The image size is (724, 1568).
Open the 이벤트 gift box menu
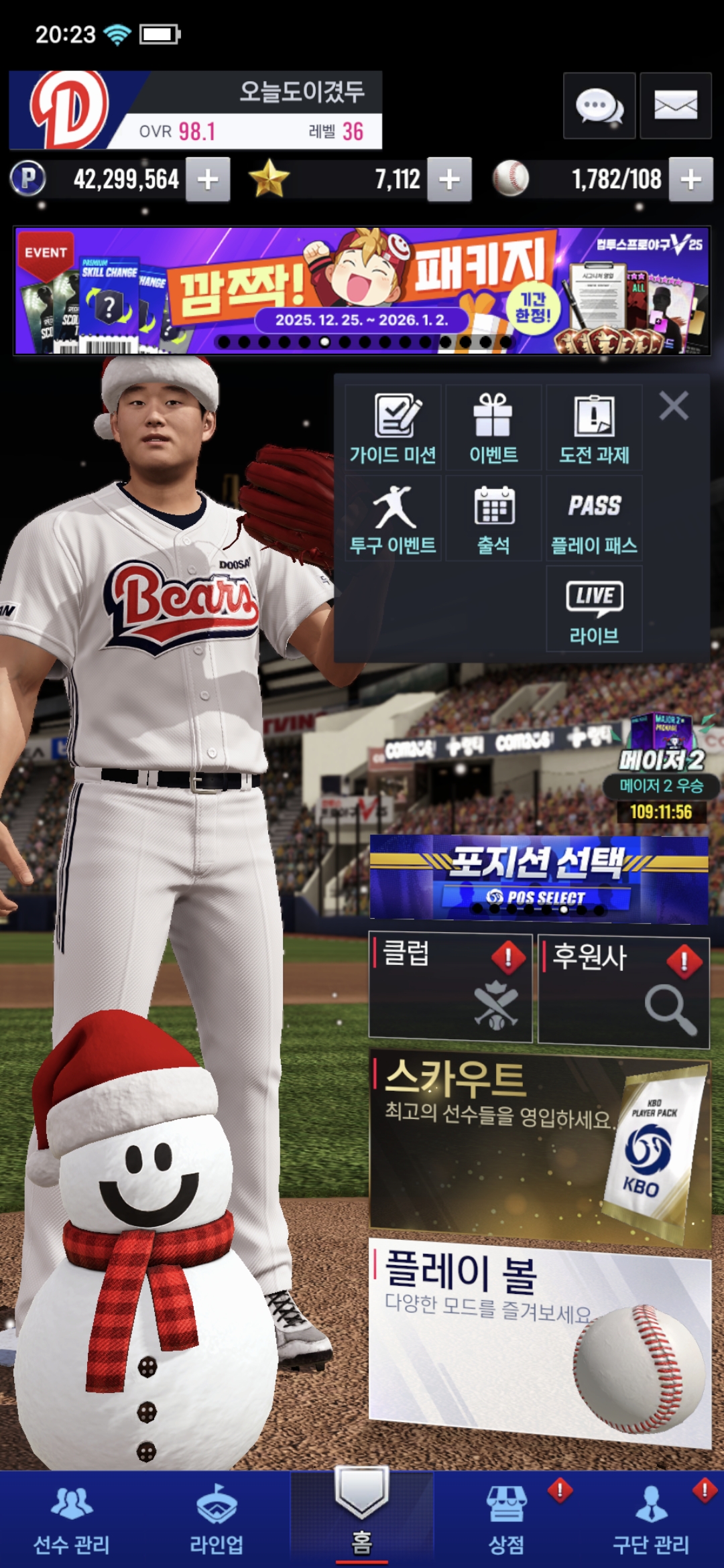[493, 428]
